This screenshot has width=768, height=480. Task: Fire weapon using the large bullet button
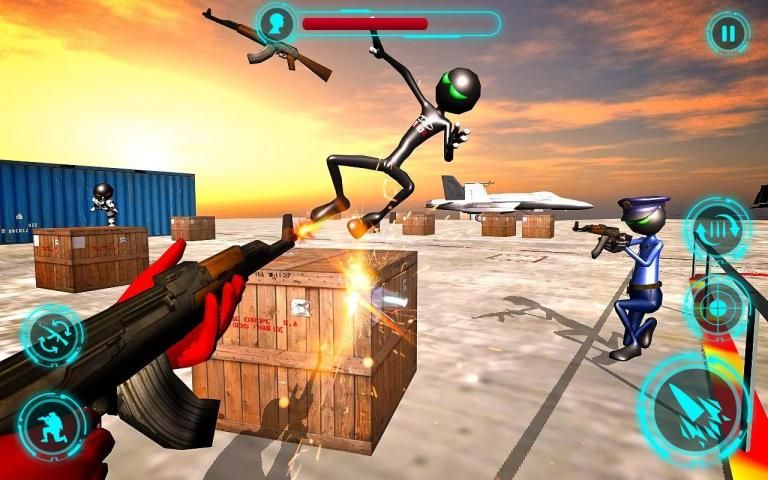pyautogui.click(x=694, y=411)
